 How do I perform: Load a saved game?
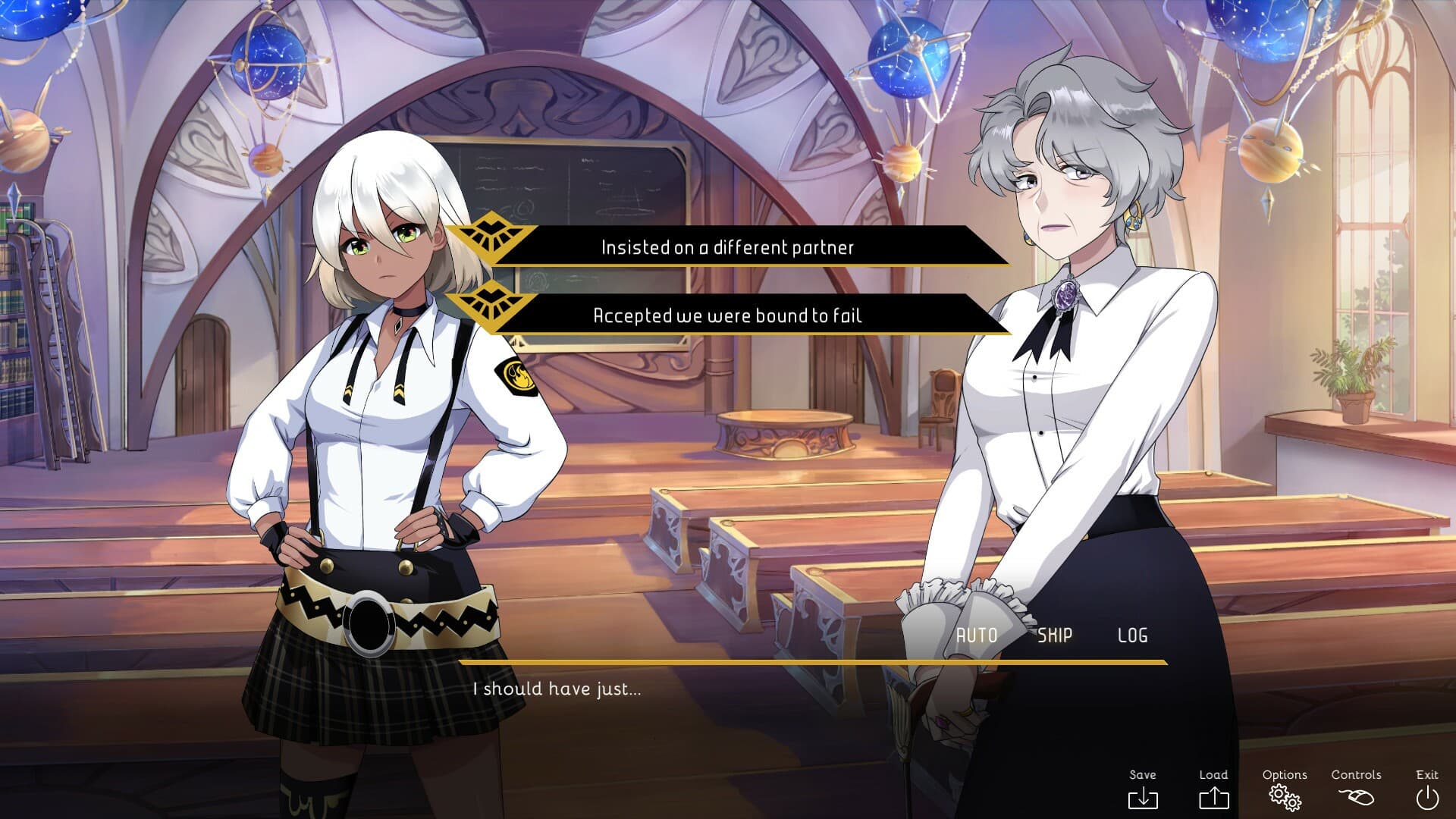[1213, 789]
